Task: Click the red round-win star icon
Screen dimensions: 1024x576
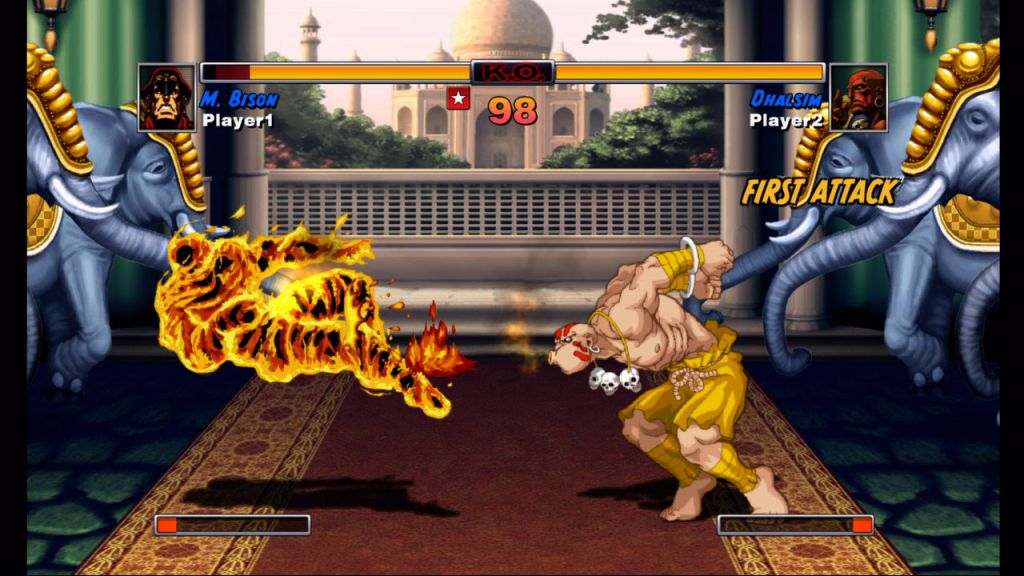Action: [458, 98]
